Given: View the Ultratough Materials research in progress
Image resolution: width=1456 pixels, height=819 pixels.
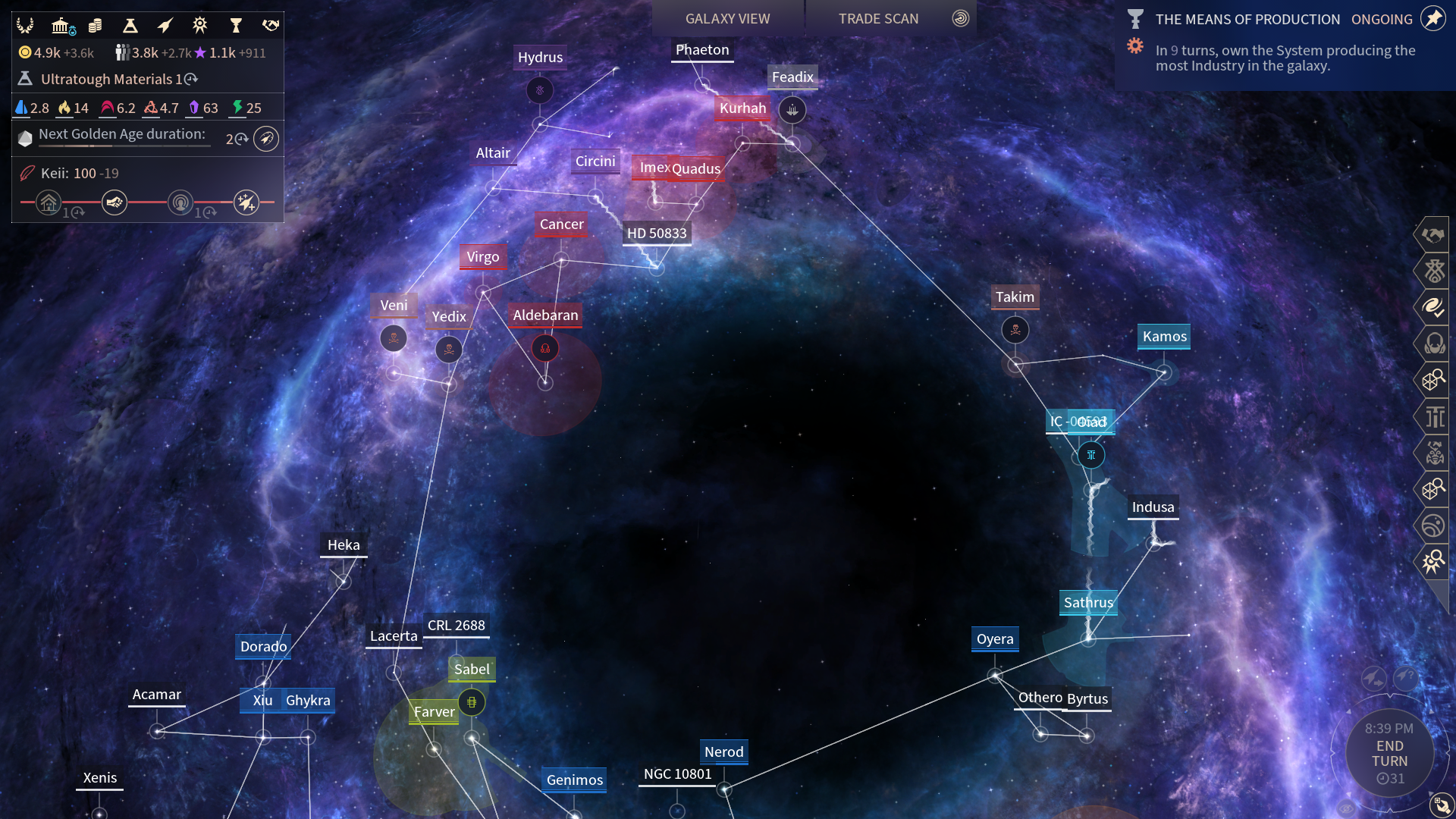Looking at the screenshot, I should (x=106, y=79).
